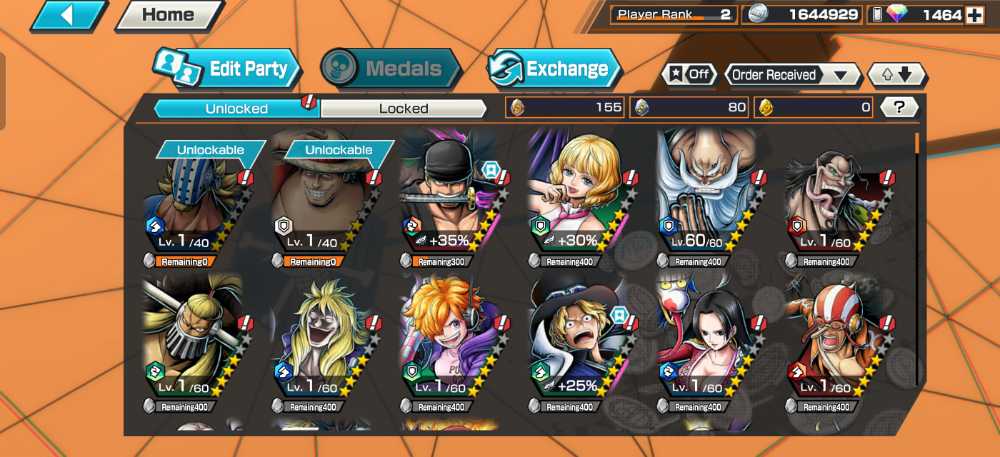This screenshot has height=457, width=1000.
Task: Select the orange-haired woman character card
Action: point(448,340)
